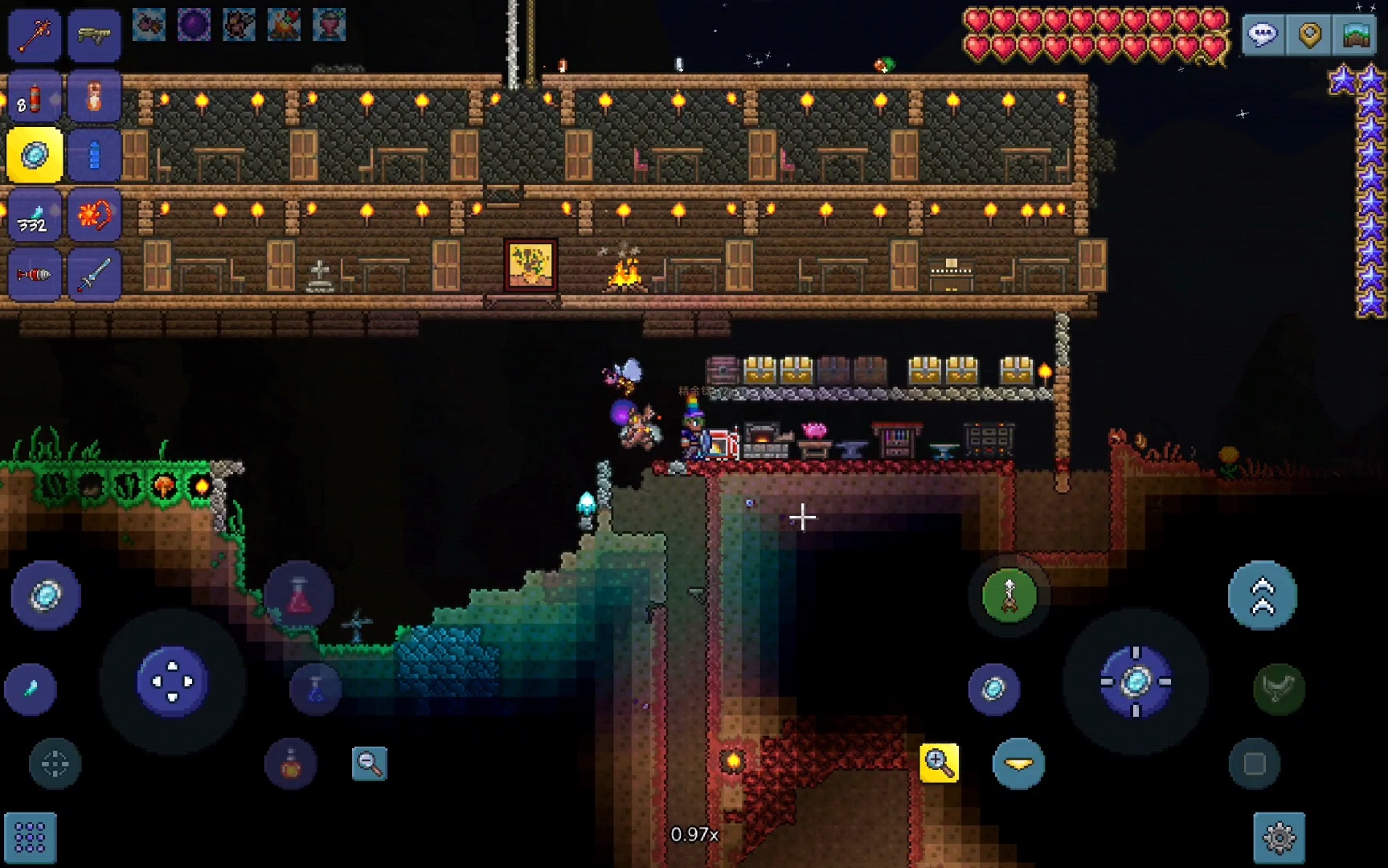Use the red quick heal potion button

299,596
